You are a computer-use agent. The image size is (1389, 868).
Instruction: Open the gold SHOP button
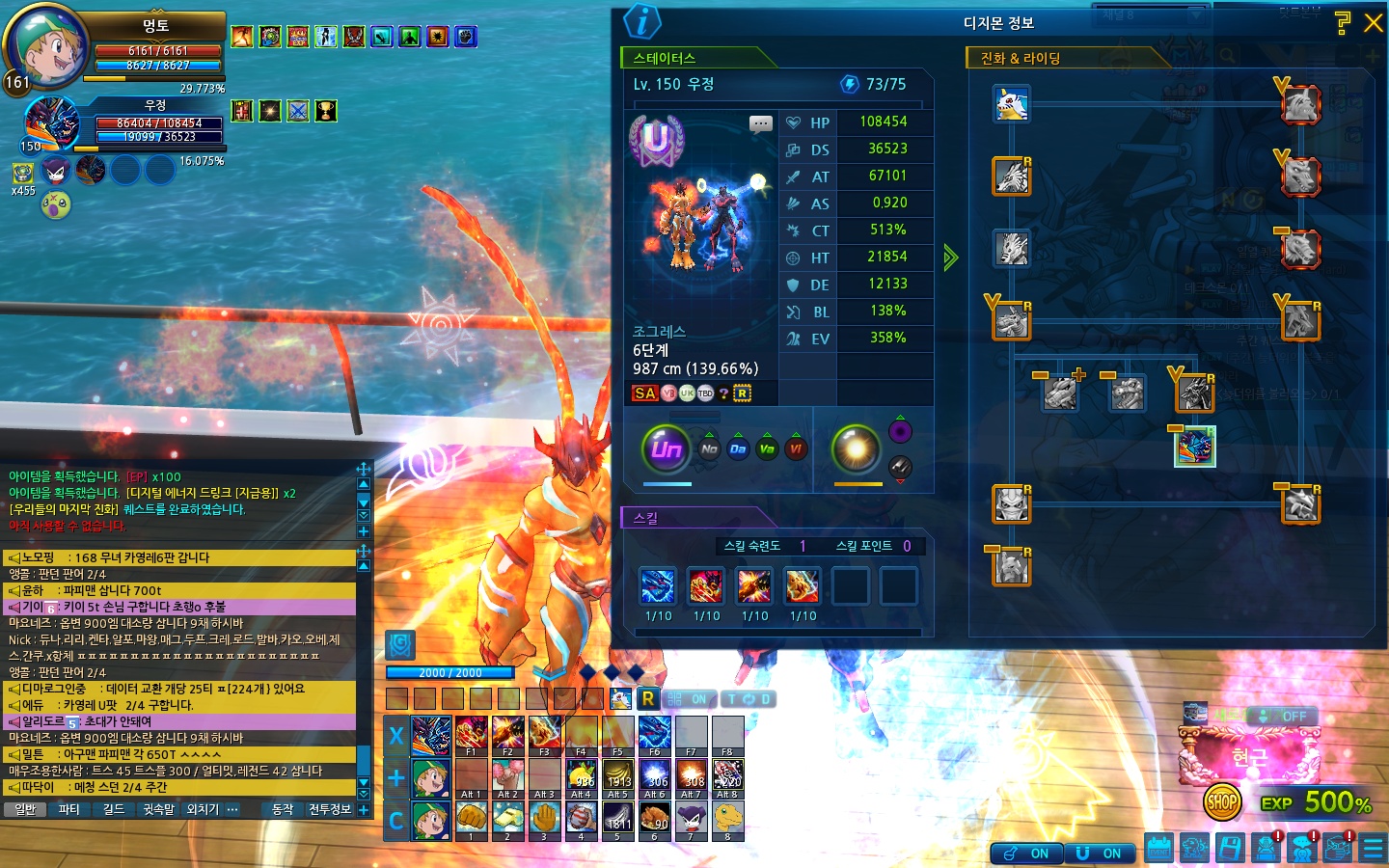[x=1222, y=801]
